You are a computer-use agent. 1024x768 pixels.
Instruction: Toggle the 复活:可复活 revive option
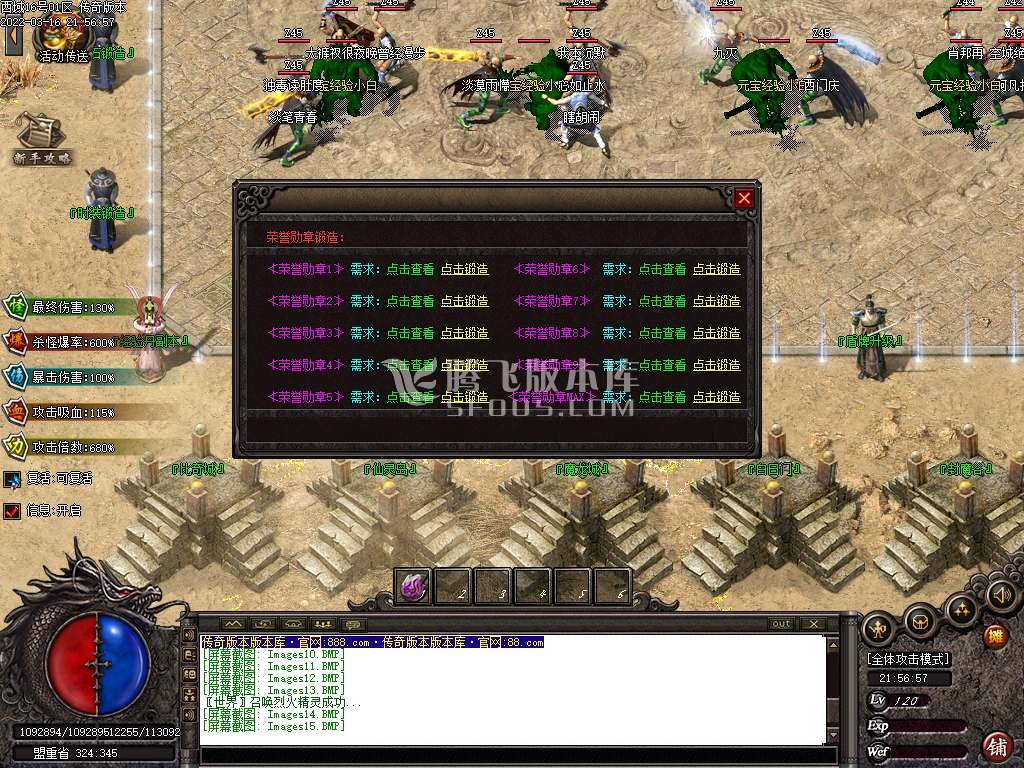click(12, 479)
